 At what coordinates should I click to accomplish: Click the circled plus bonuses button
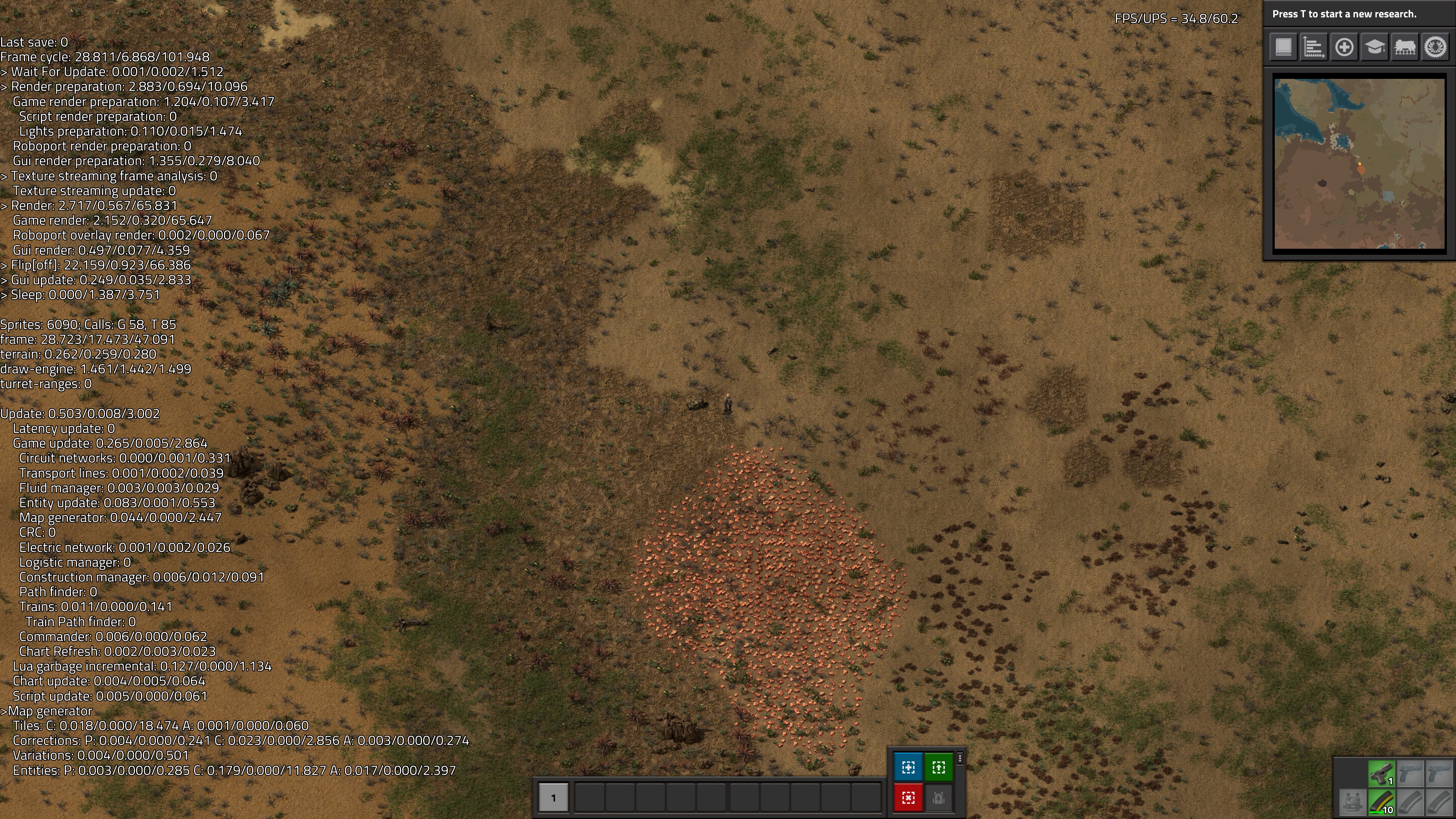pyautogui.click(x=1344, y=47)
